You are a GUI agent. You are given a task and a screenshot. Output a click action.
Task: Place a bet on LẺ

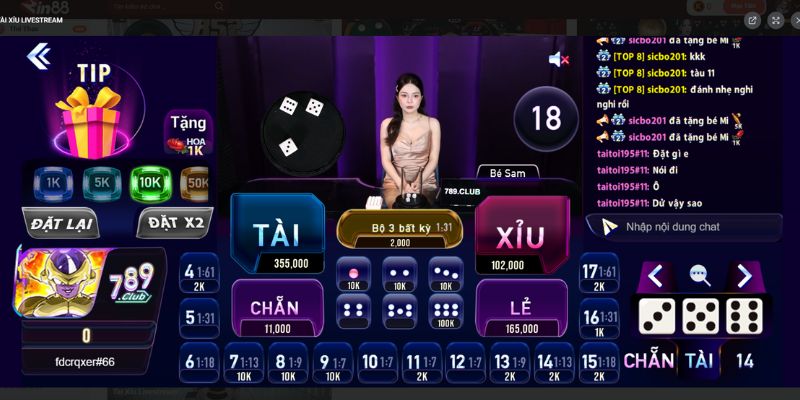[521, 306]
